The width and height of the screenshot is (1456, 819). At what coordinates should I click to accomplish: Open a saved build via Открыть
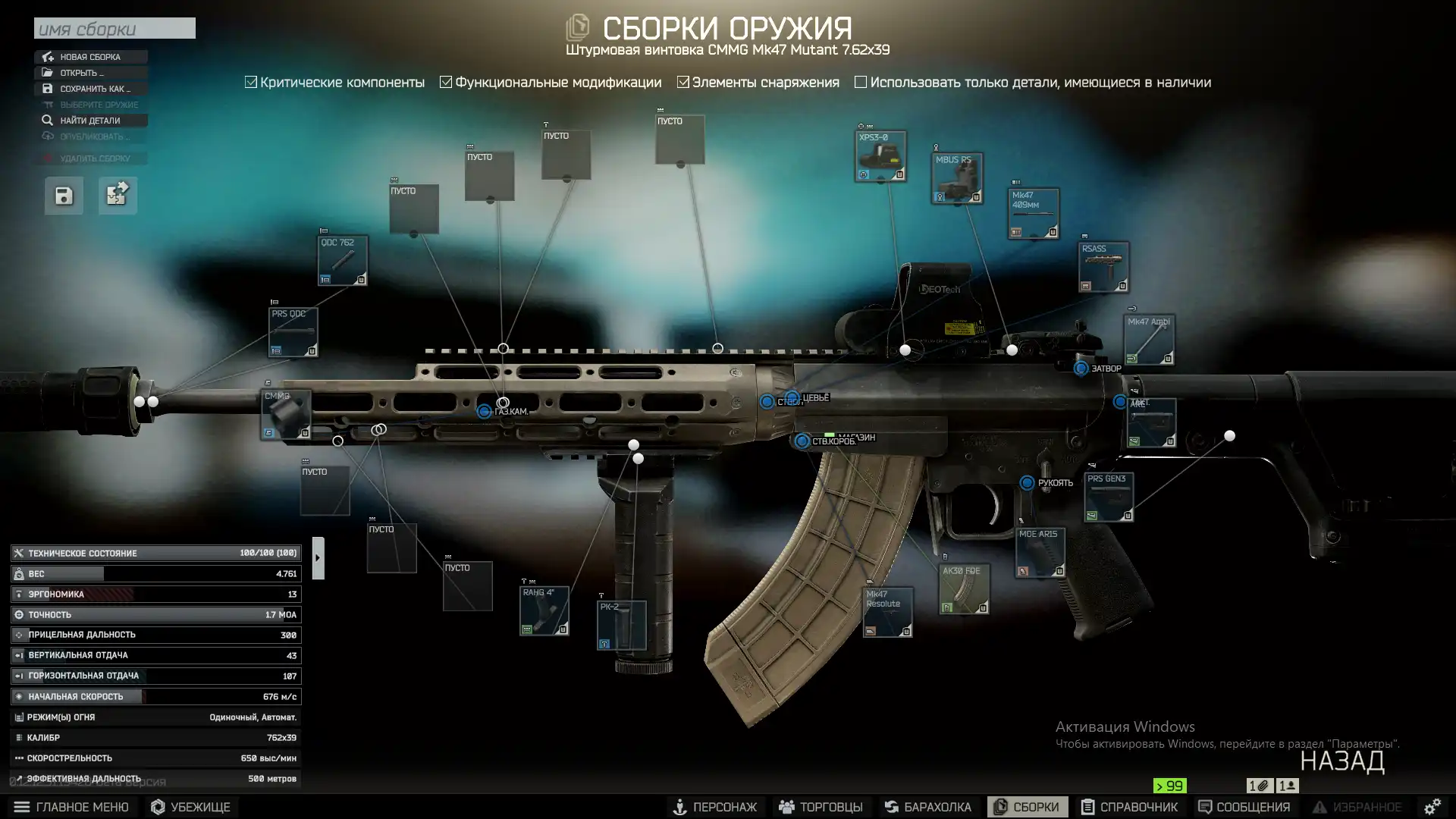click(x=82, y=73)
